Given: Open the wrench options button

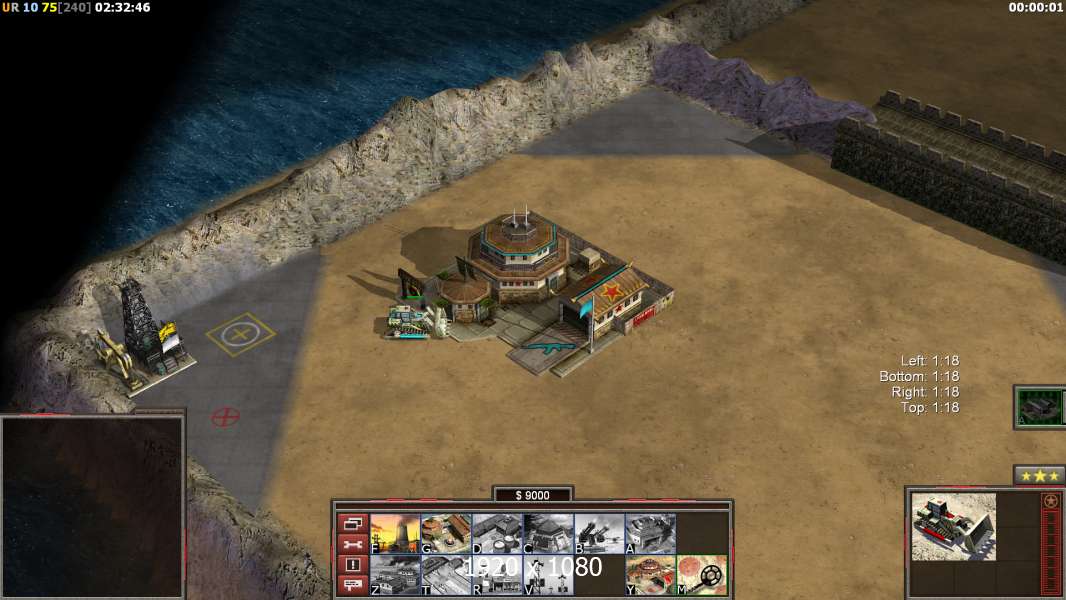Looking at the screenshot, I should click(x=352, y=544).
